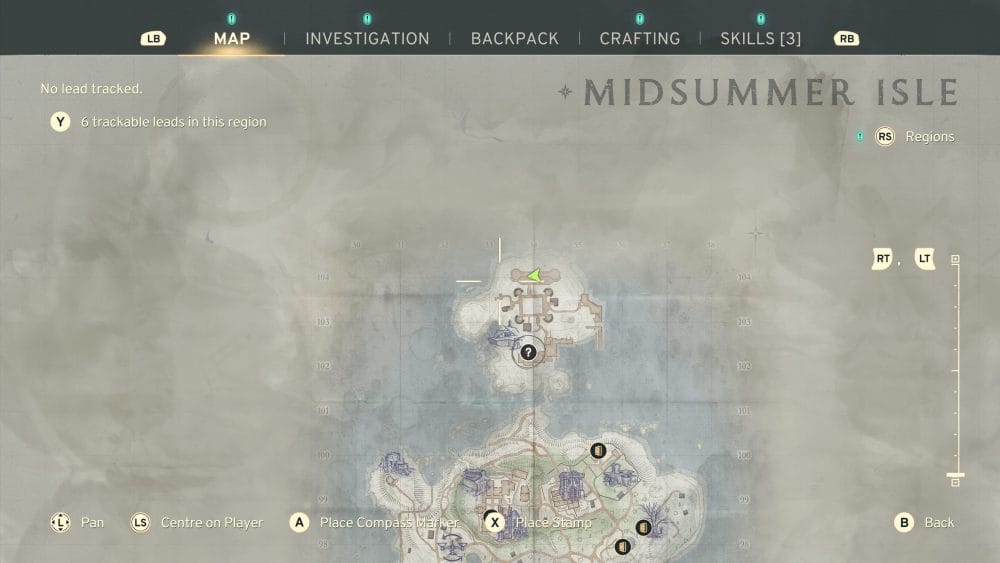Viewport: 1000px width, 563px height.
Task: Switch to the Investigation tab
Action: (367, 39)
